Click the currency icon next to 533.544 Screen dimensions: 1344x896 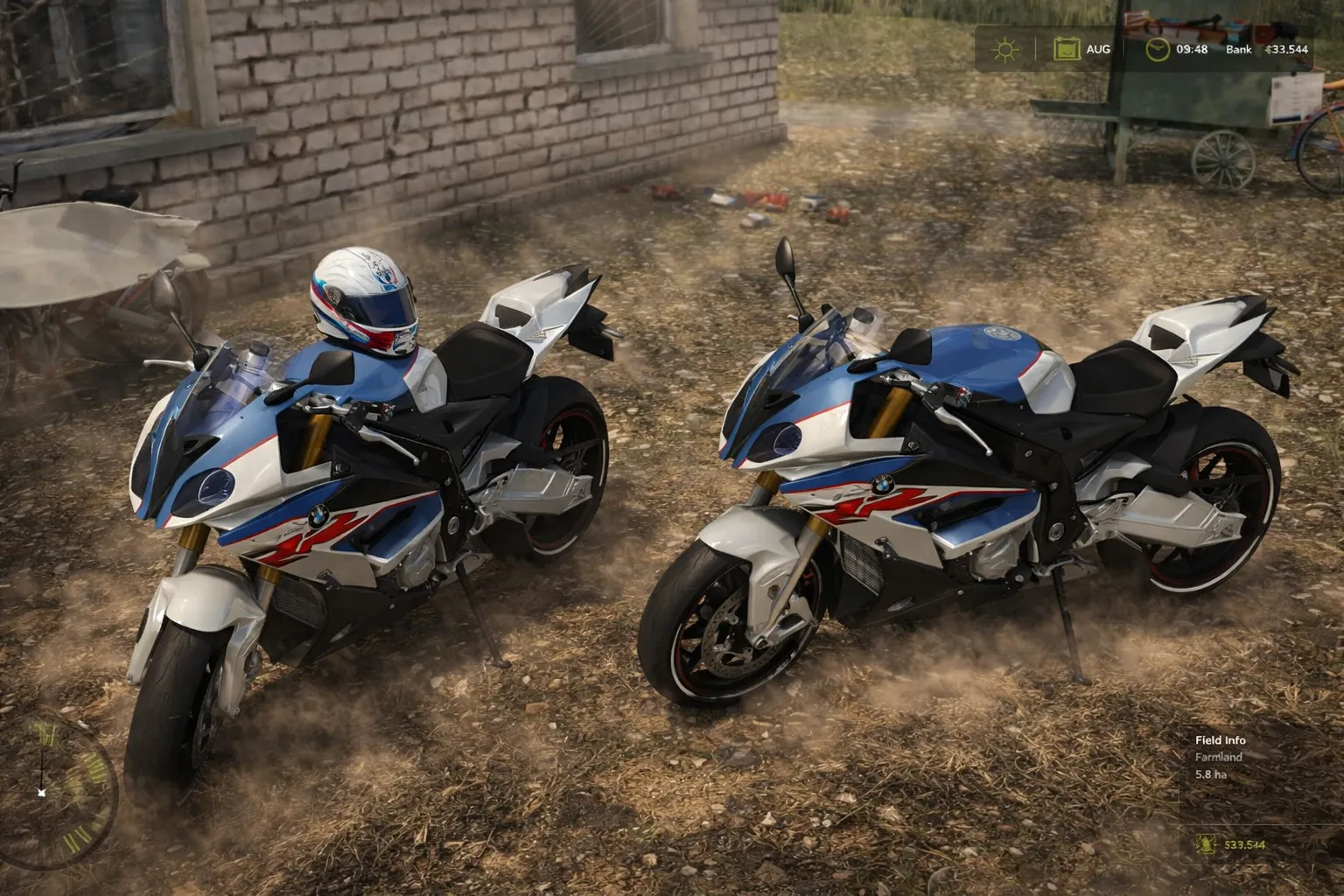[1206, 844]
